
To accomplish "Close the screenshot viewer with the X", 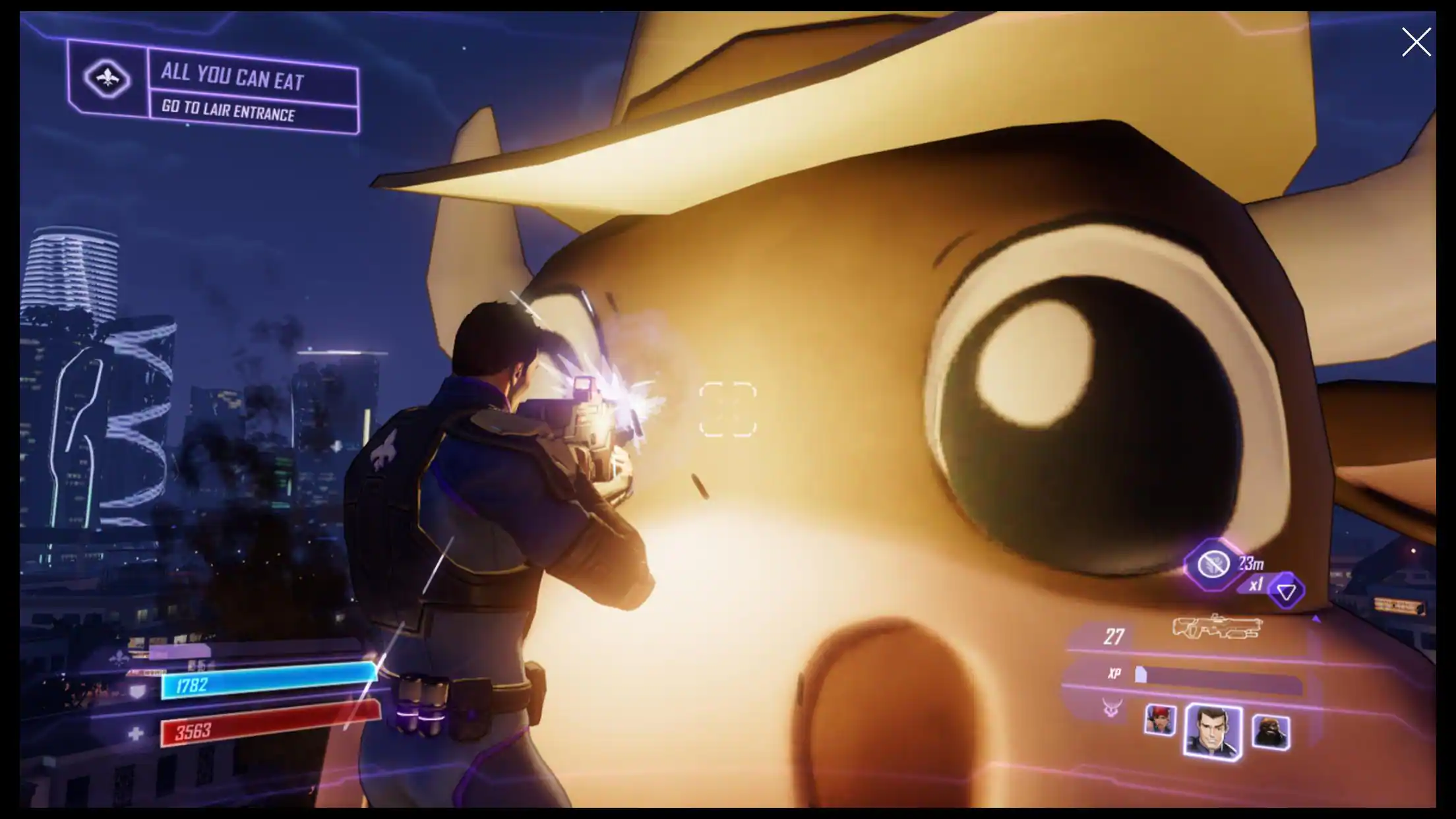I will point(1416,42).
